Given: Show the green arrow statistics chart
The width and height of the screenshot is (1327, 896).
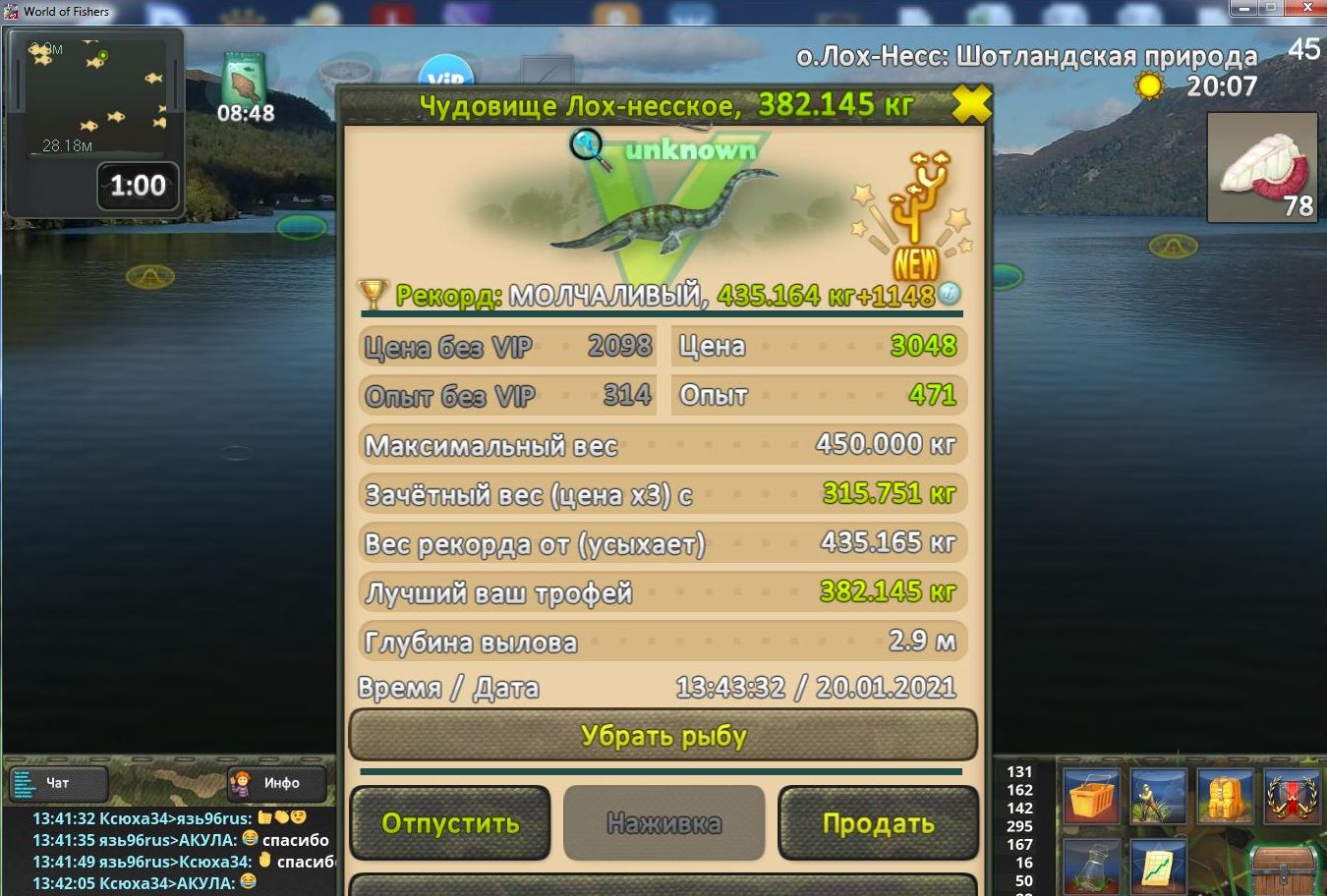Looking at the screenshot, I should pos(1158,866).
